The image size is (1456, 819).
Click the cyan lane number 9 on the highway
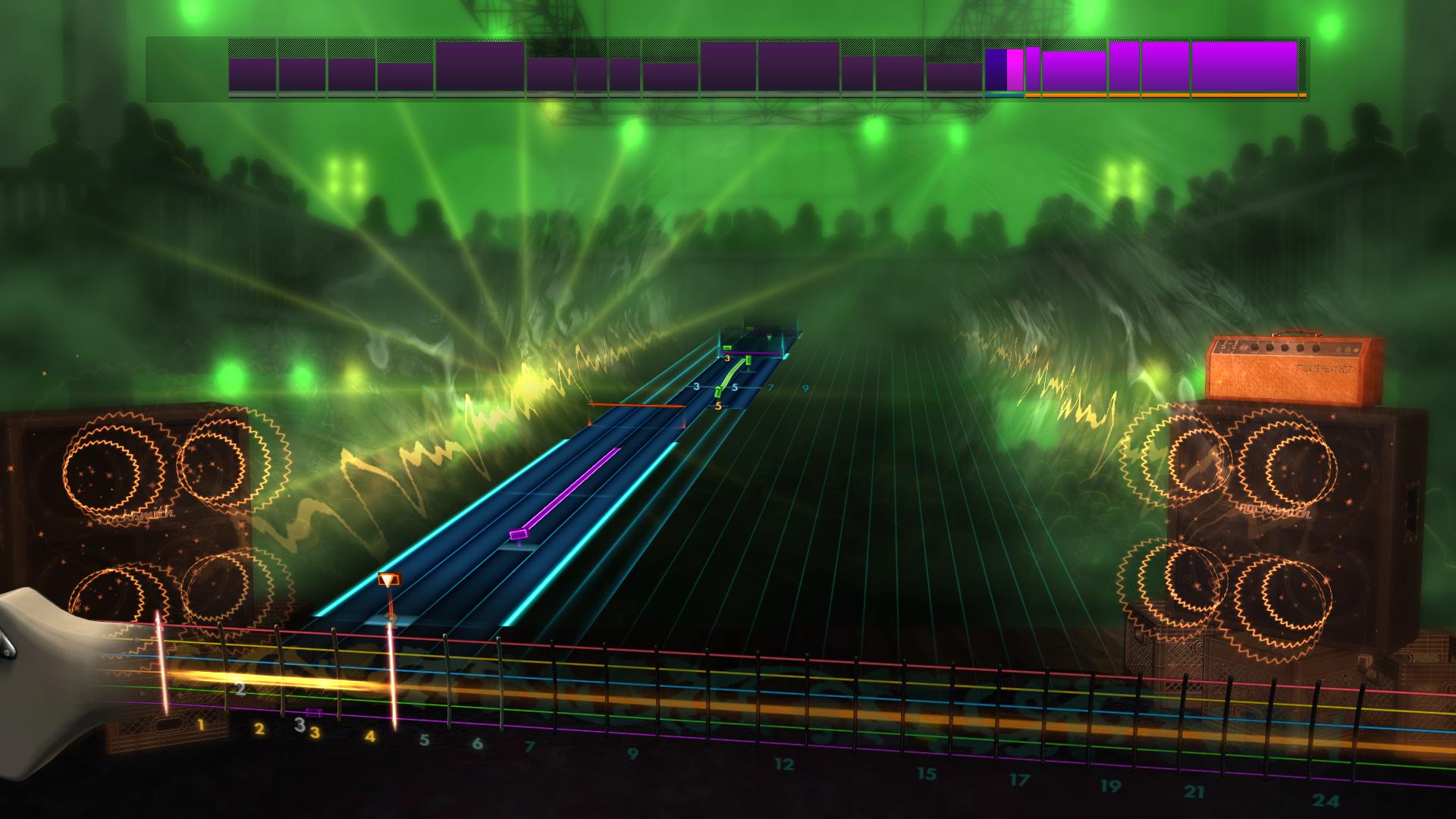coord(805,388)
